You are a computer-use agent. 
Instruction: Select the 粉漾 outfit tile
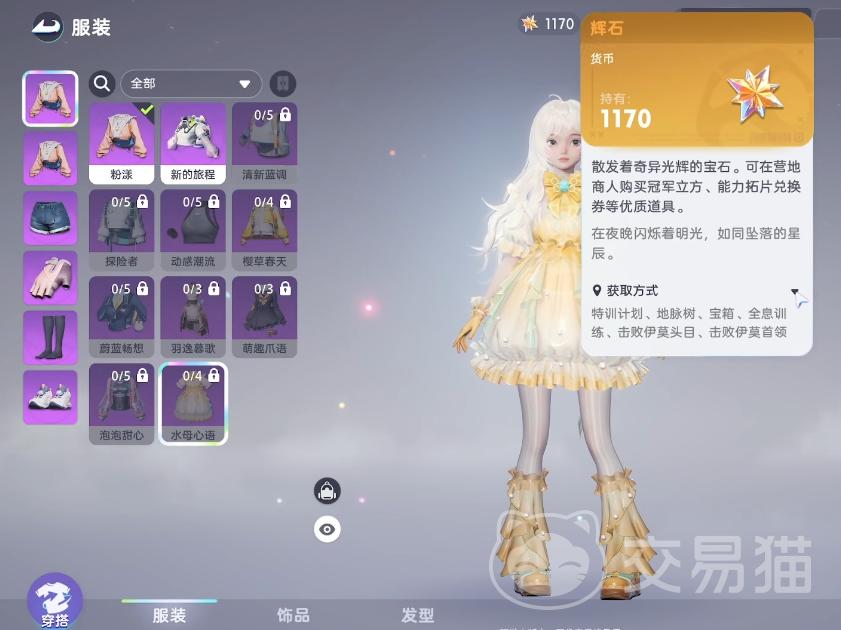click(x=122, y=142)
